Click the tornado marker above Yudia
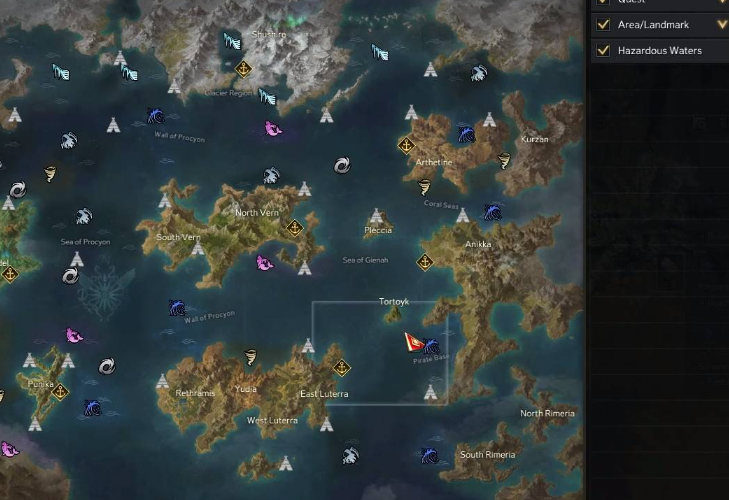 pos(250,357)
